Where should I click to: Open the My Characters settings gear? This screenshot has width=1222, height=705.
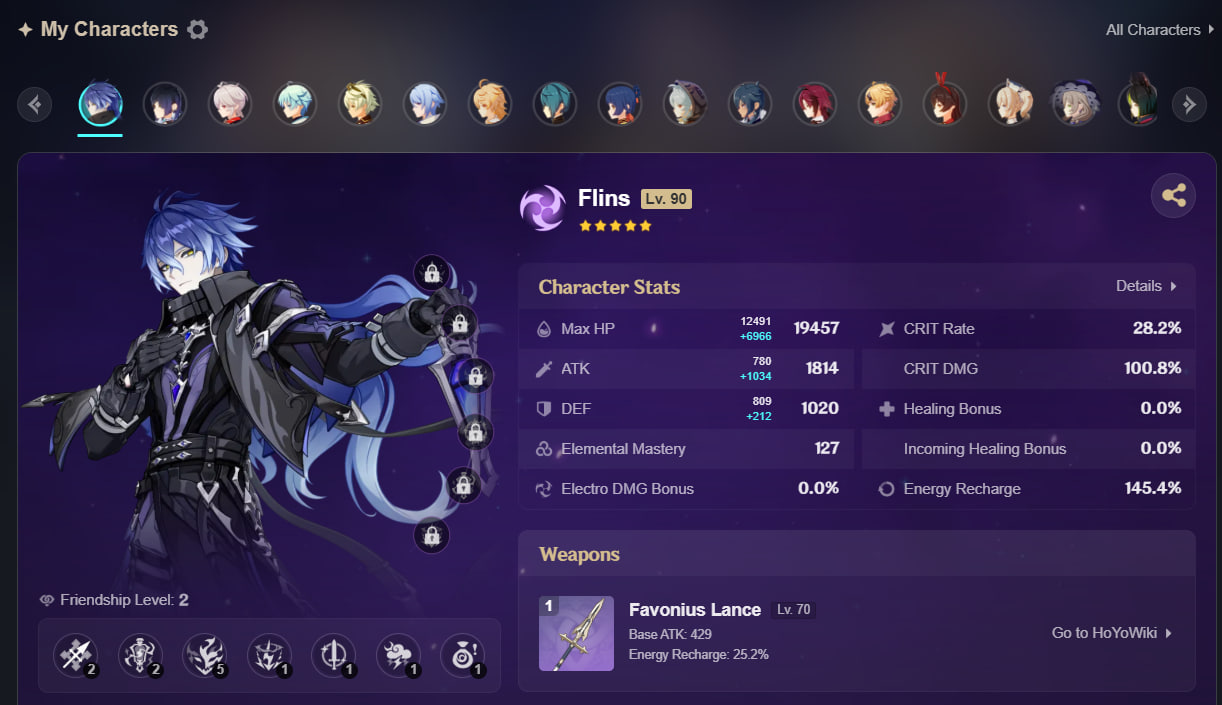pyautogui.click(x=198, y=30)
